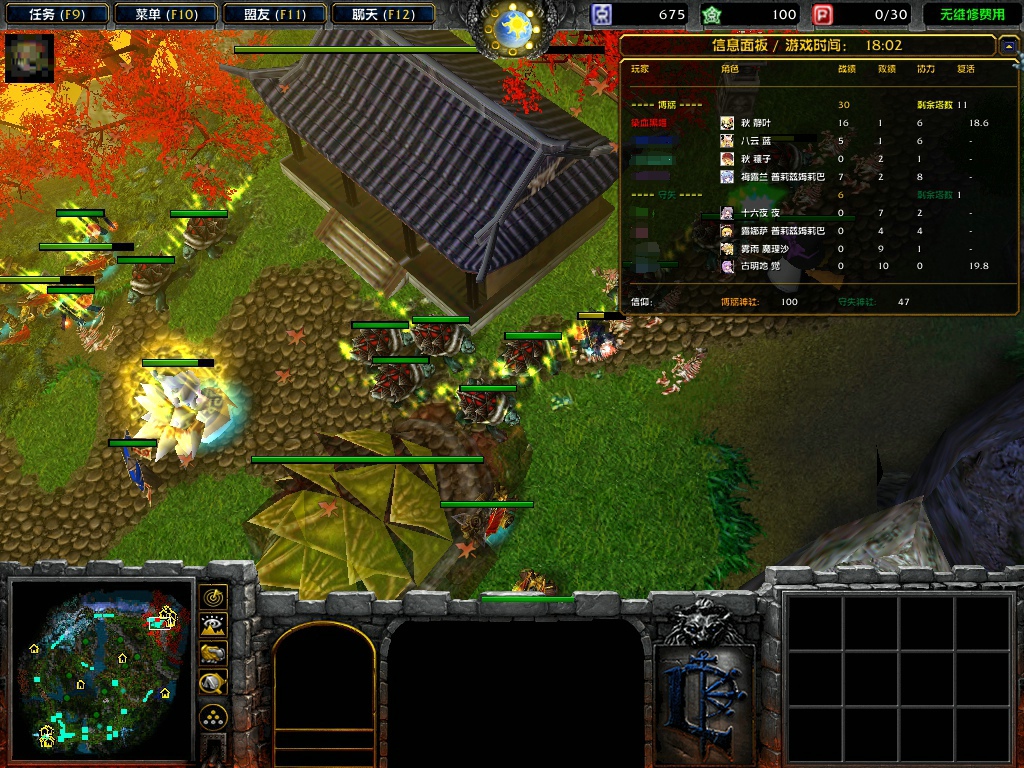Screen dimensions: 1024x768
Task: Activate the minimap signal ping button
Action: point(213,597)
